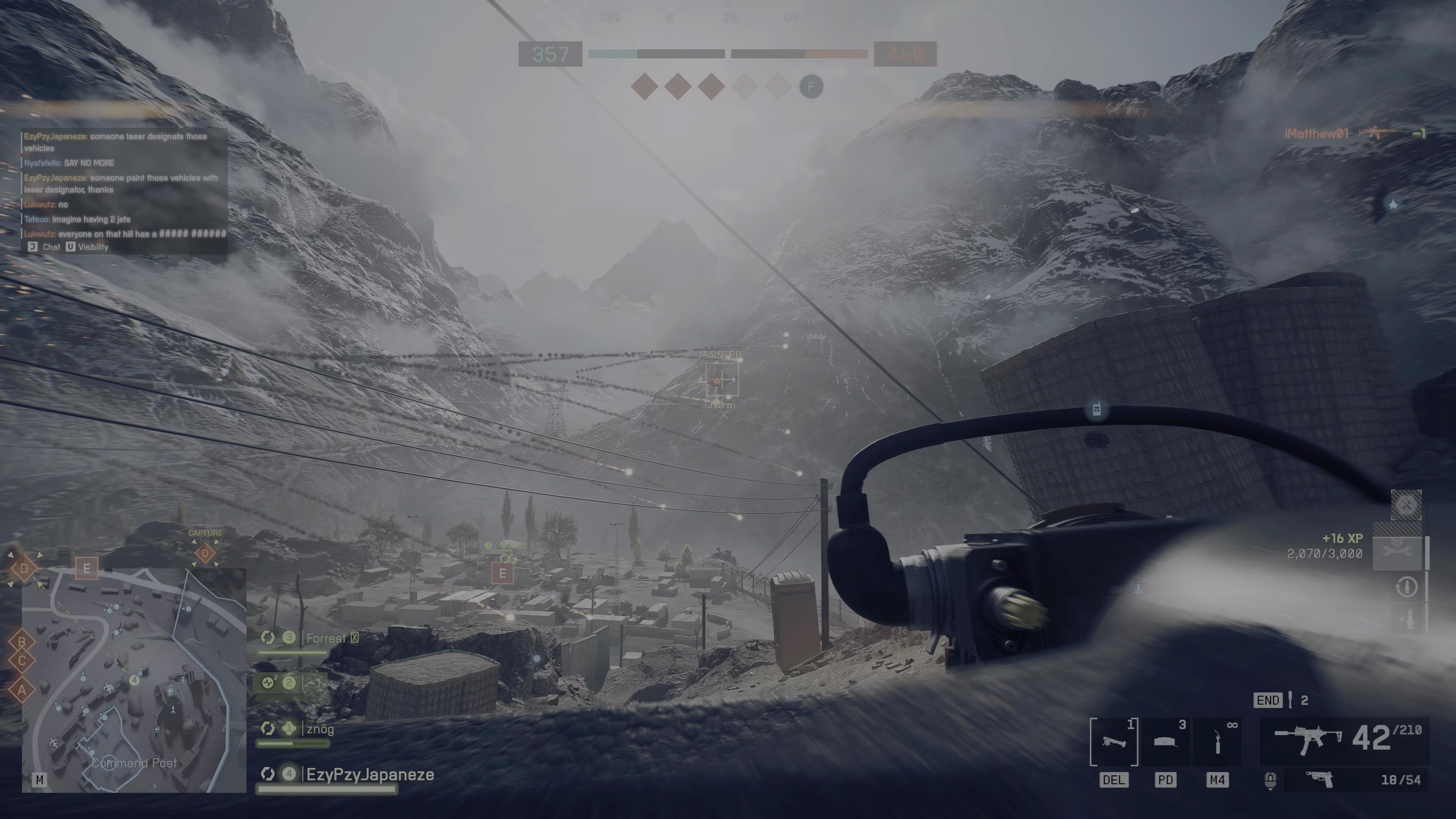Viewport: 1456px width, 819px height.
Task: Select the circular F objective in score tracker
Action: (x=811, y=87)
